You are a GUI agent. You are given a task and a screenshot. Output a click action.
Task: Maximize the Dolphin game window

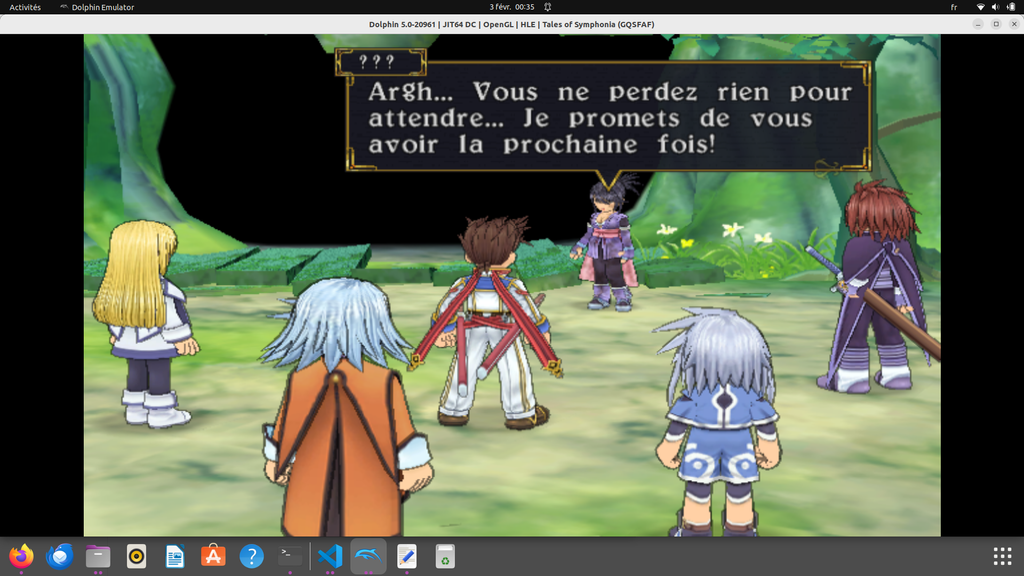click(x=995, y=24)
